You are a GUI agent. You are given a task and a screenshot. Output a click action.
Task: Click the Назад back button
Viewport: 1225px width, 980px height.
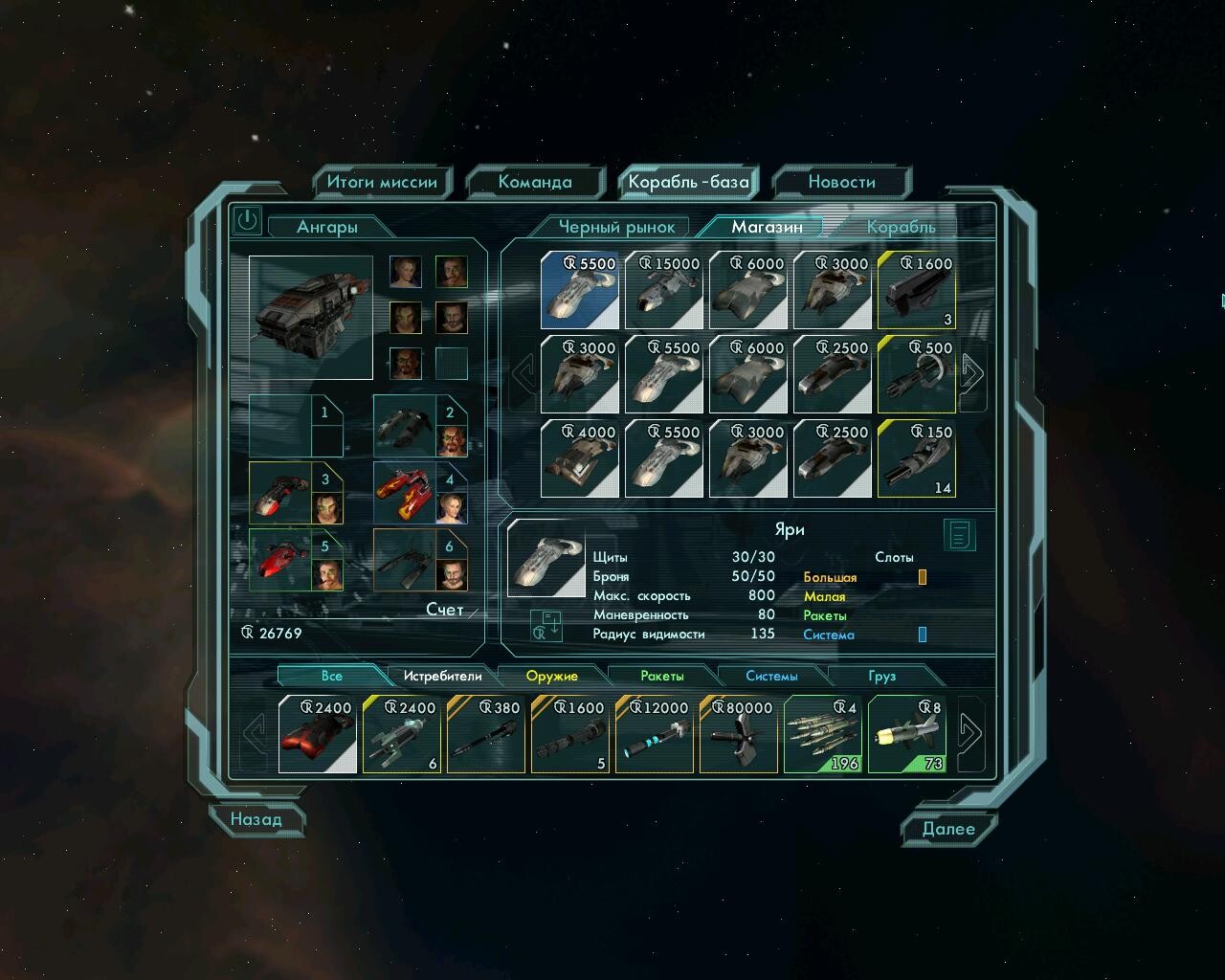pos(256,819)
